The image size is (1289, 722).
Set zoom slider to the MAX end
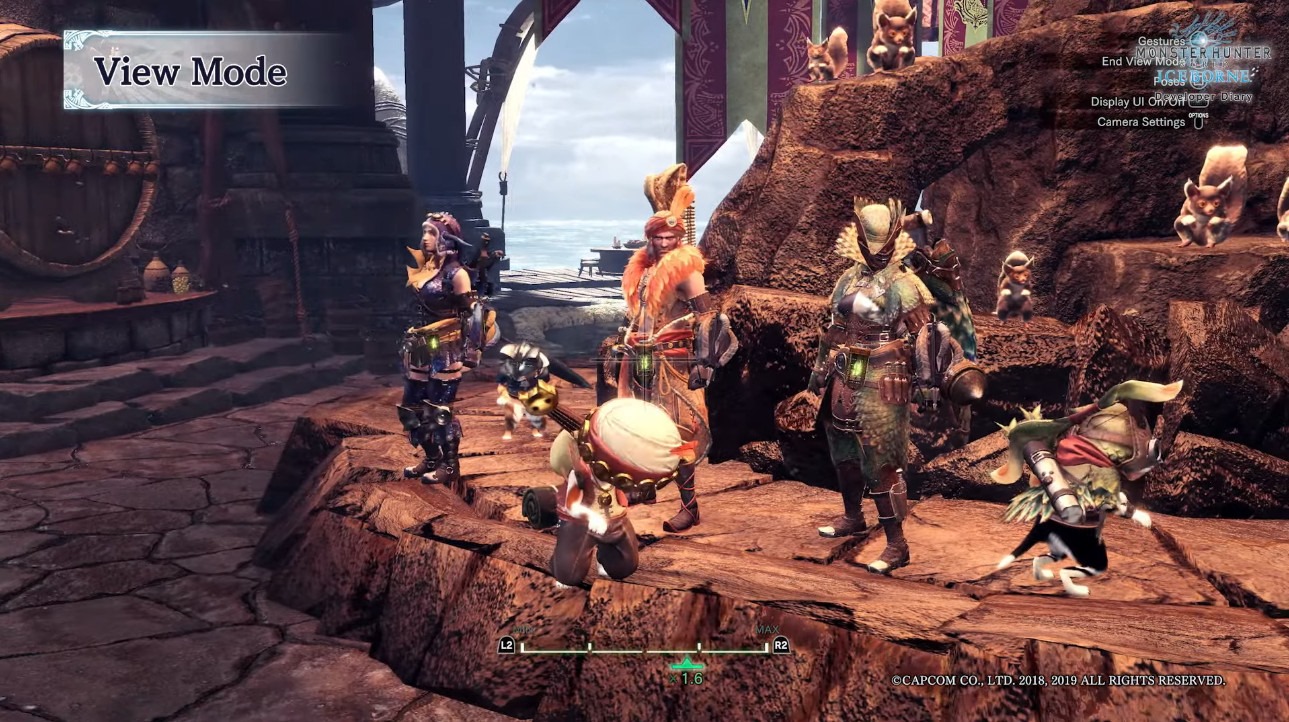click(x=765, y=648)
